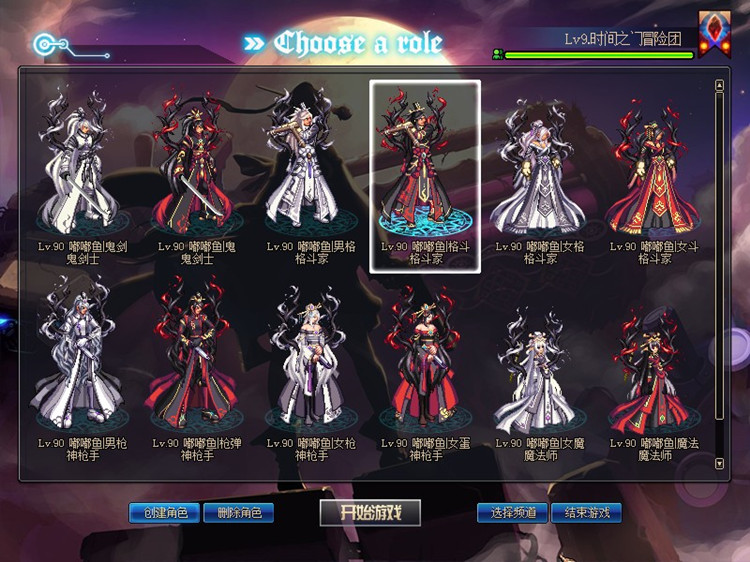Click the character list scroll-down arrow

click(x=719, y=464)
